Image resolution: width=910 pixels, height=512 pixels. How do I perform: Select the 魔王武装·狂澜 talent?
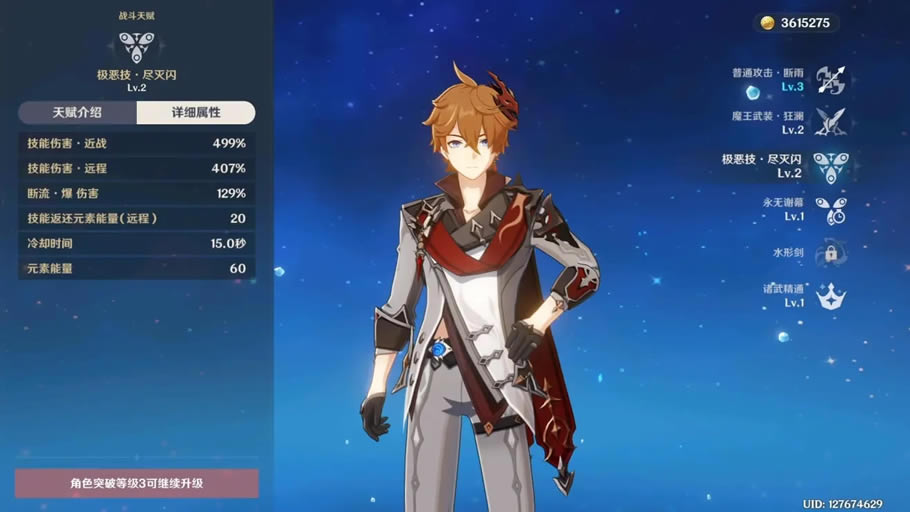(x=830, y=122)
